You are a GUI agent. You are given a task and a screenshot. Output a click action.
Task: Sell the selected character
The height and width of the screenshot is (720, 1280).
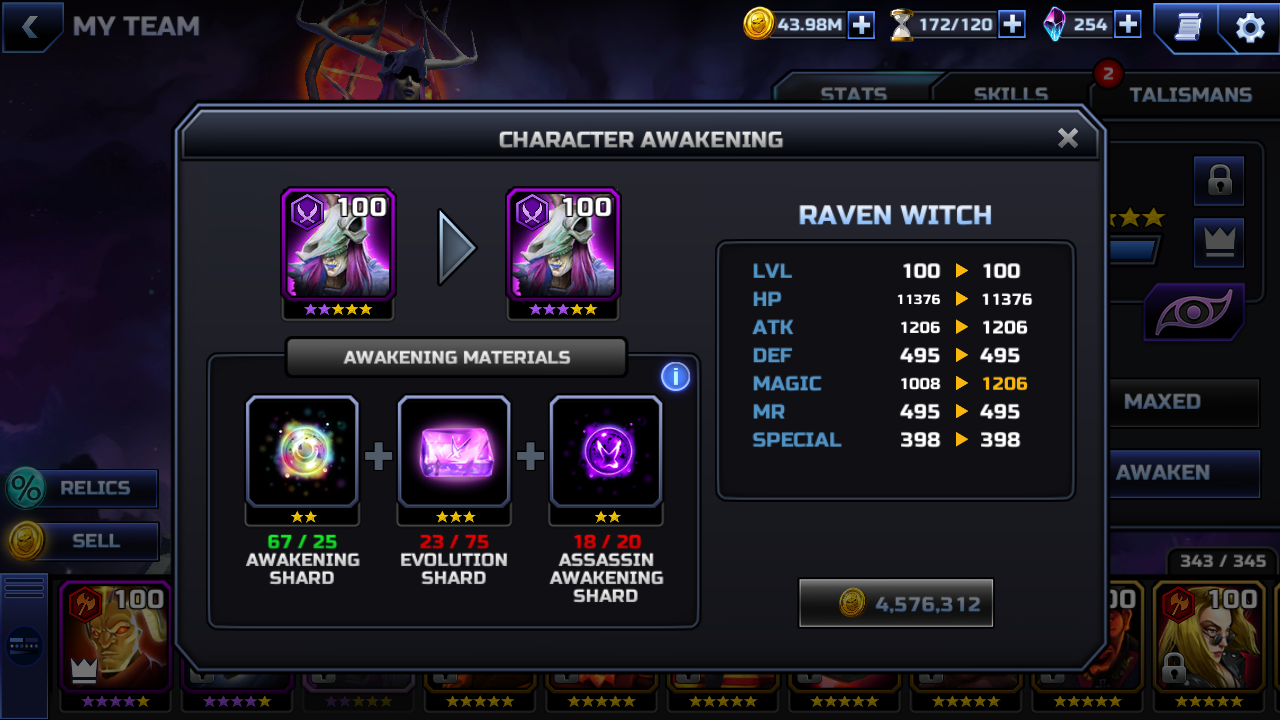tap(84, 541)
